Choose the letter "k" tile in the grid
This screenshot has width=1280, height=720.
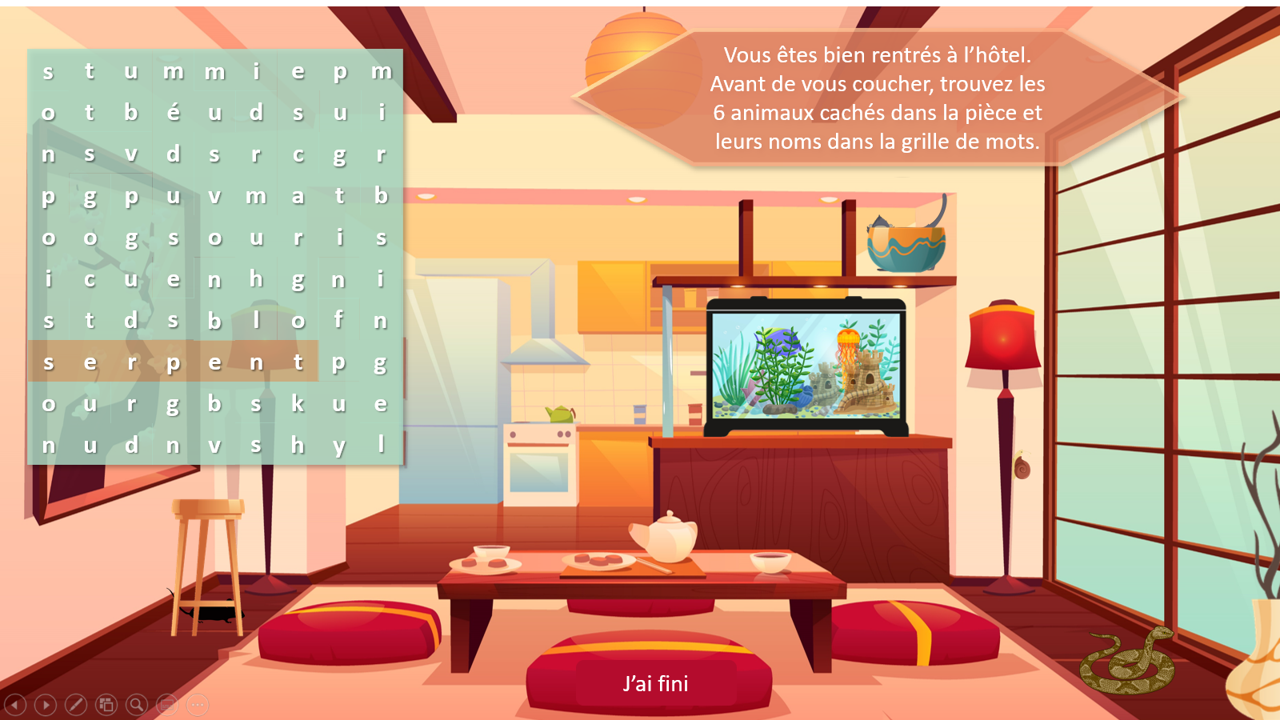[297, 404]
